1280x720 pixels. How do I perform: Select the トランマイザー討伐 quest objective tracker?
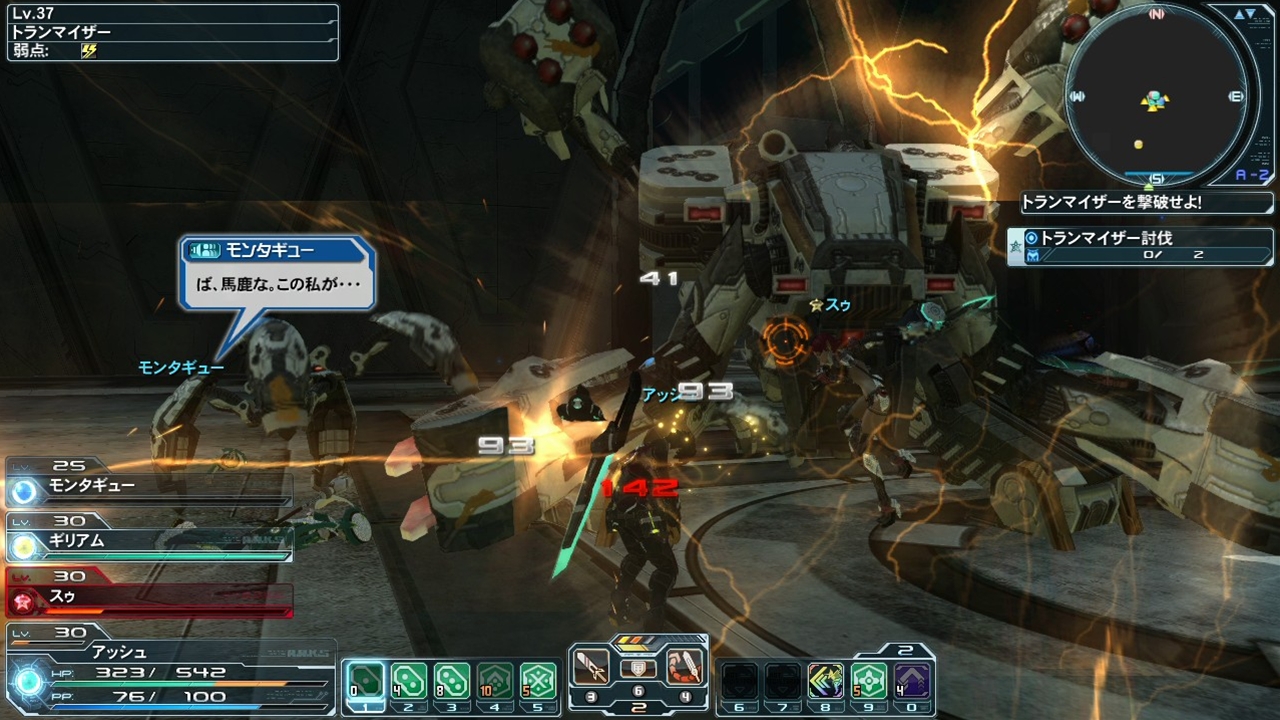(x=1140, y=246)
